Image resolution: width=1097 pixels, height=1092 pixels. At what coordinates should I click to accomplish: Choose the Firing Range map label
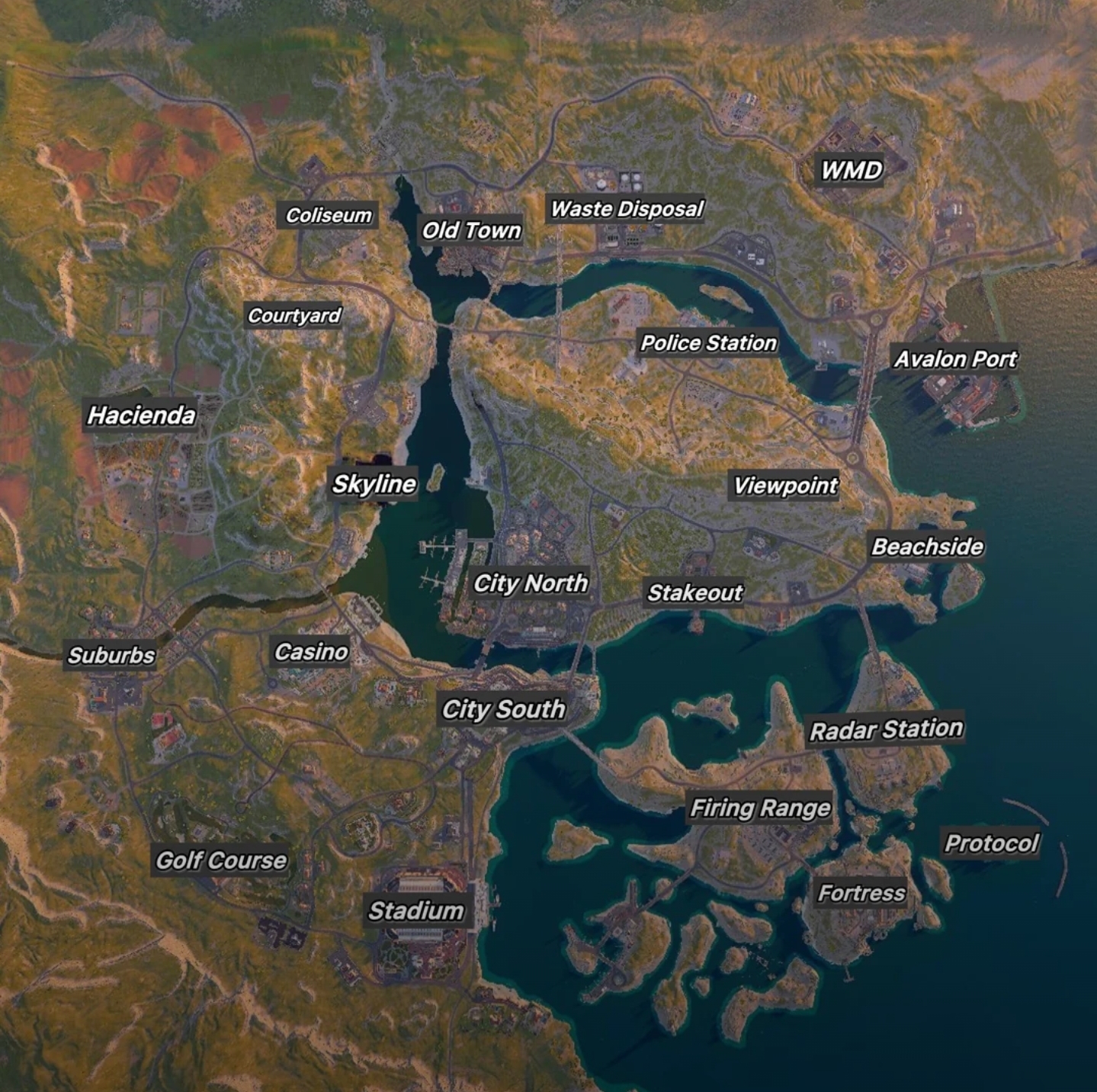tap(760, 808)
